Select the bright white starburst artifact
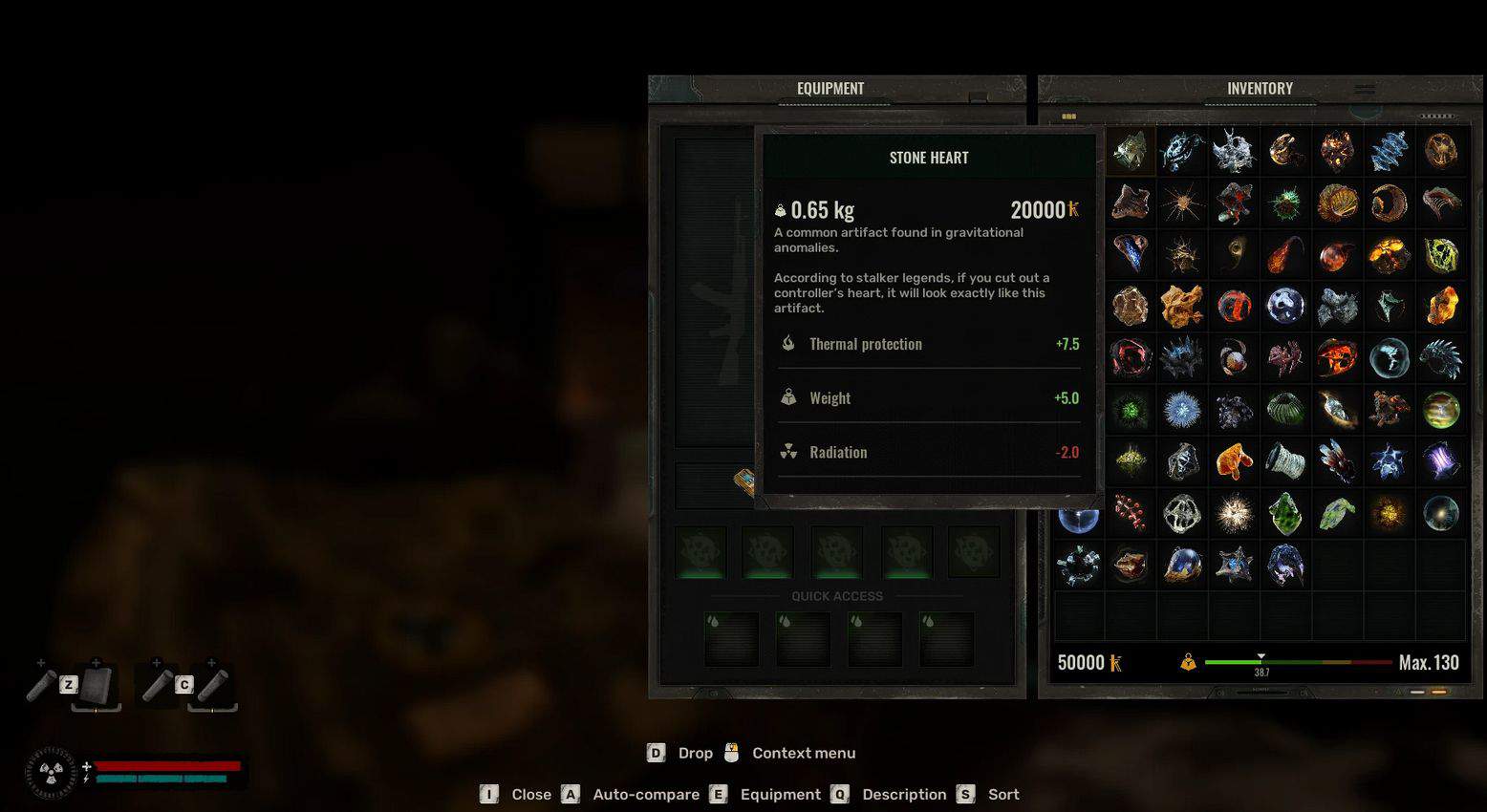1487x812 pixels. [x=1234, y=513]
